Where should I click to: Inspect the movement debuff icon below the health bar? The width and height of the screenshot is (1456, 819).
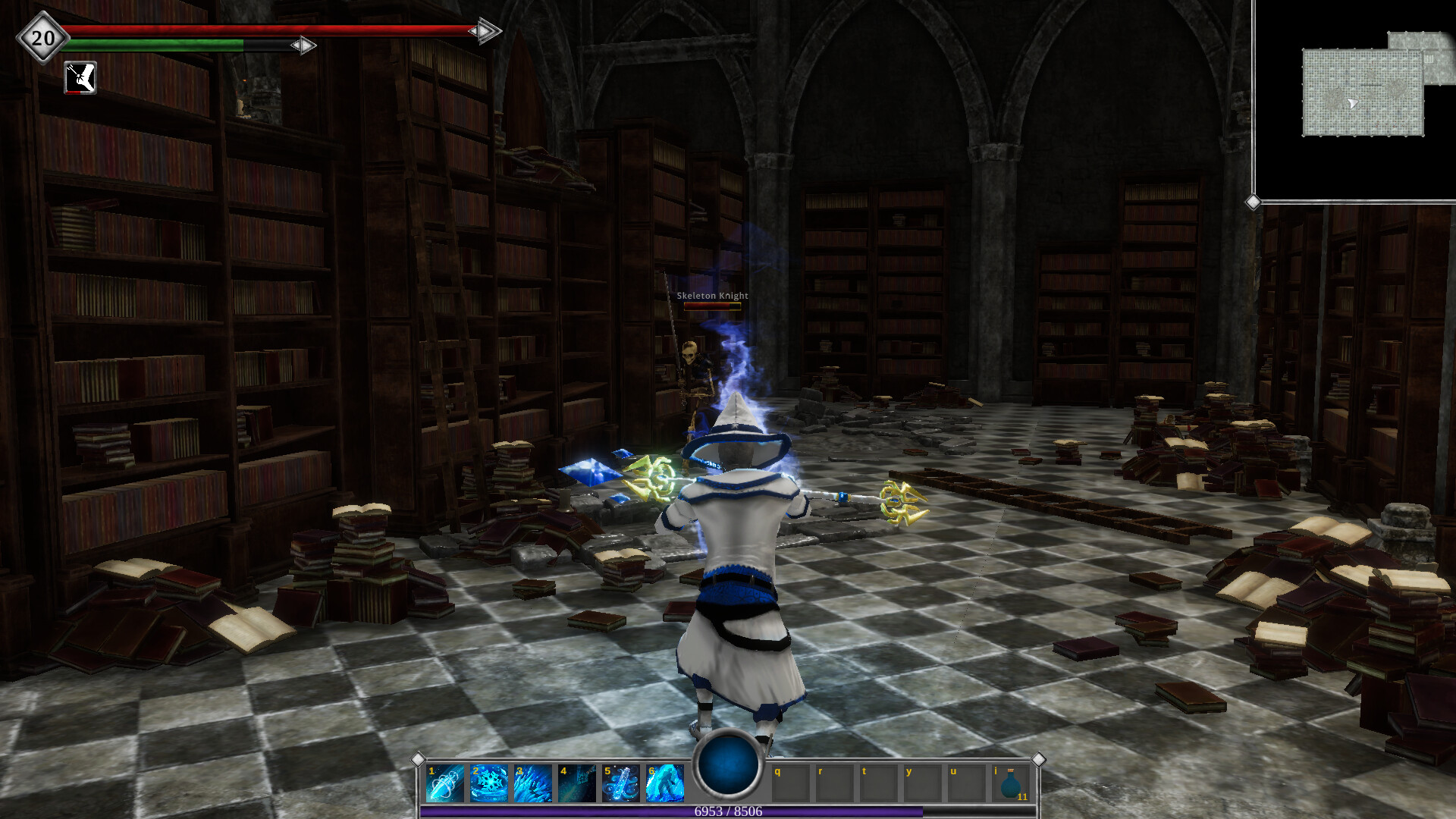[80, 78]
